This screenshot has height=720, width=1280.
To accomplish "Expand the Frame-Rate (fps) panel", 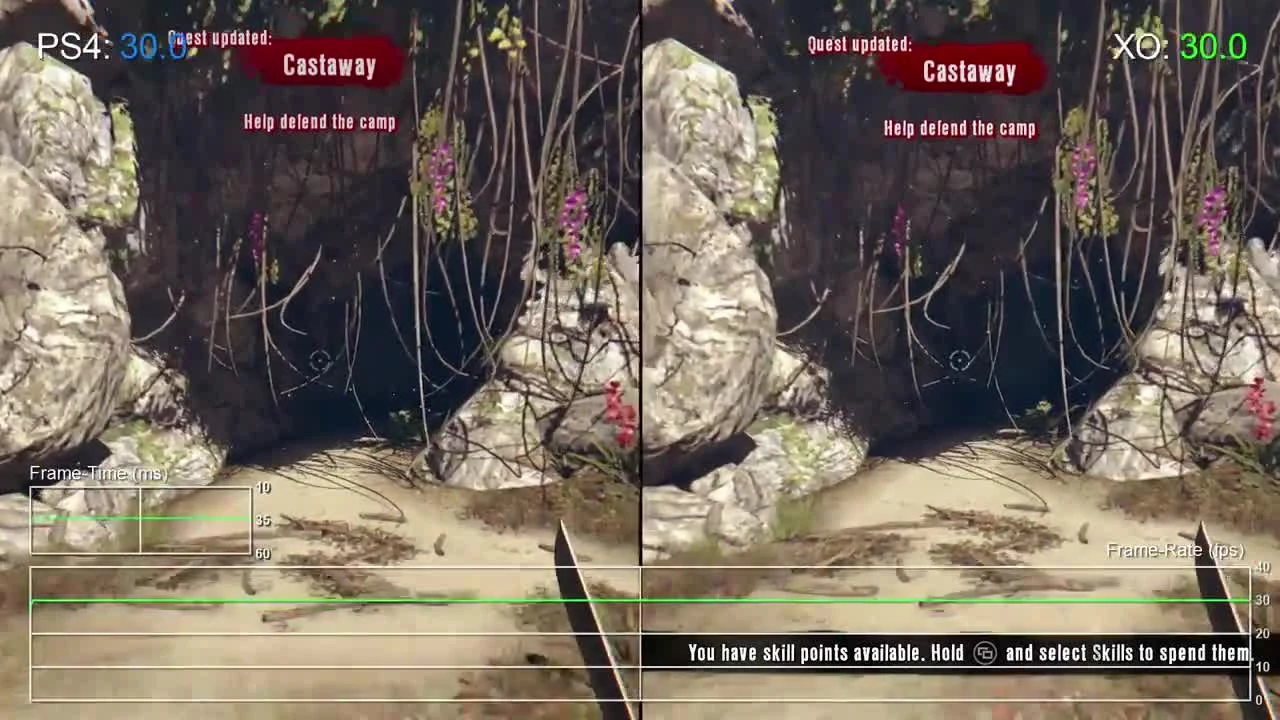I will pos(1175,550).
